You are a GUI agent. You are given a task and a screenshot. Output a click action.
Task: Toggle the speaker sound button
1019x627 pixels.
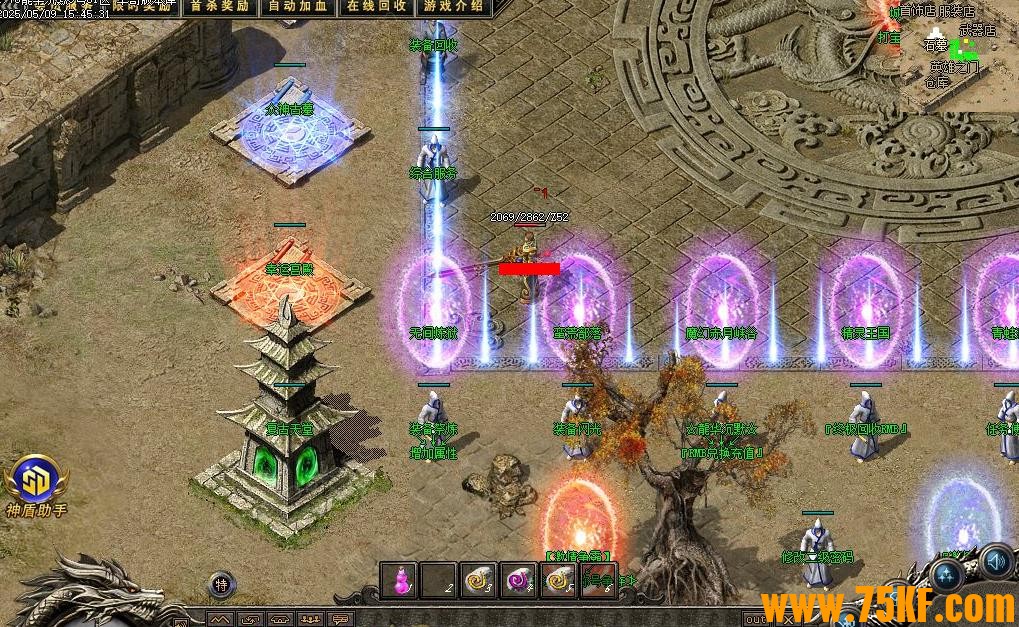(x=995, y=562)
